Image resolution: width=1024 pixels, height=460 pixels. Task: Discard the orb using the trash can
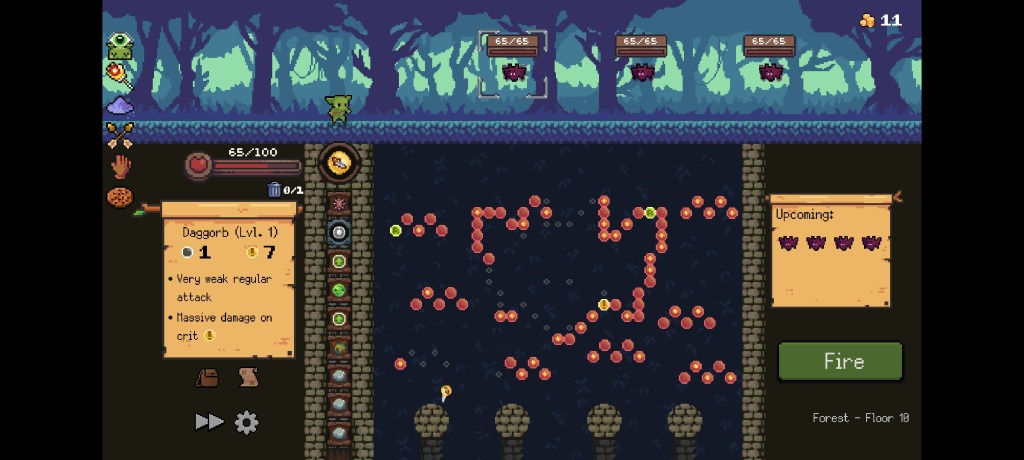click(275, 190)
